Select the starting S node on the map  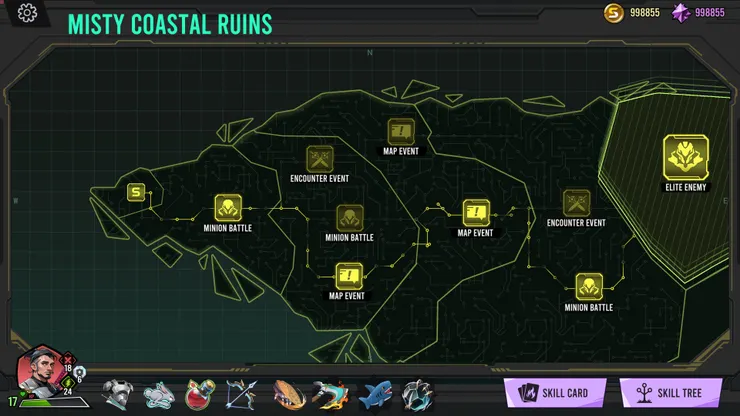click(x=136, y=193)
